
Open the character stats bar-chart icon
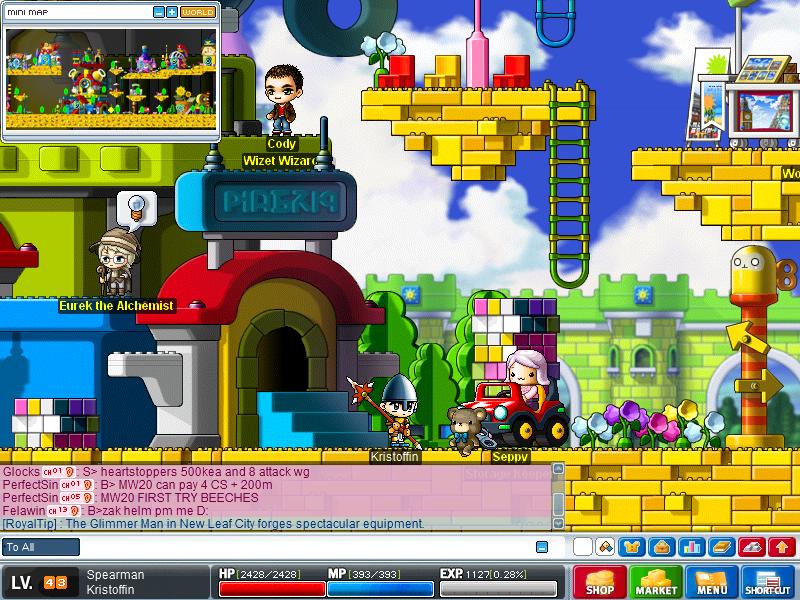coord(690,547)
